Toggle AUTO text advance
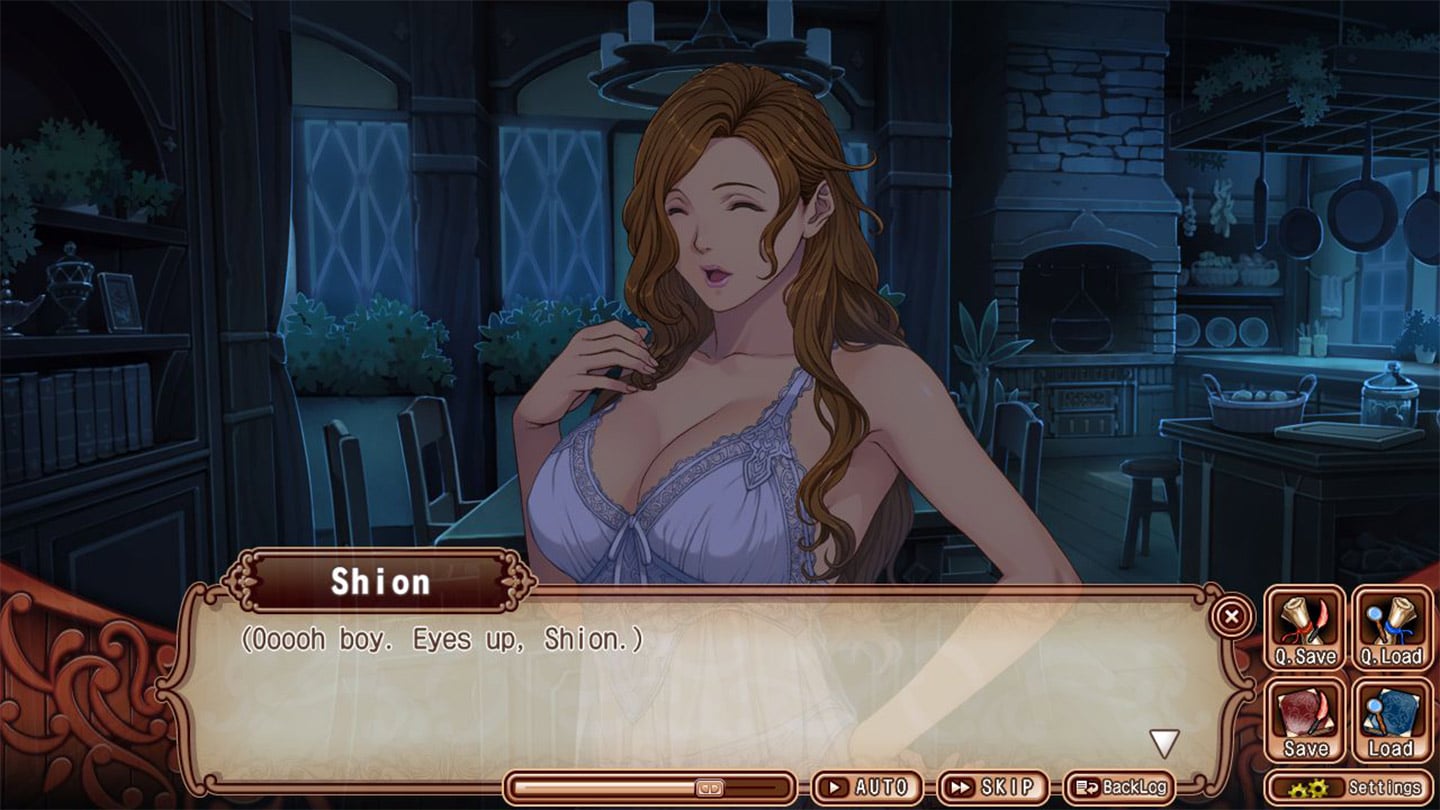This screenshot has width=1440, height=810. pyautogui.click(x=867, y=787)
